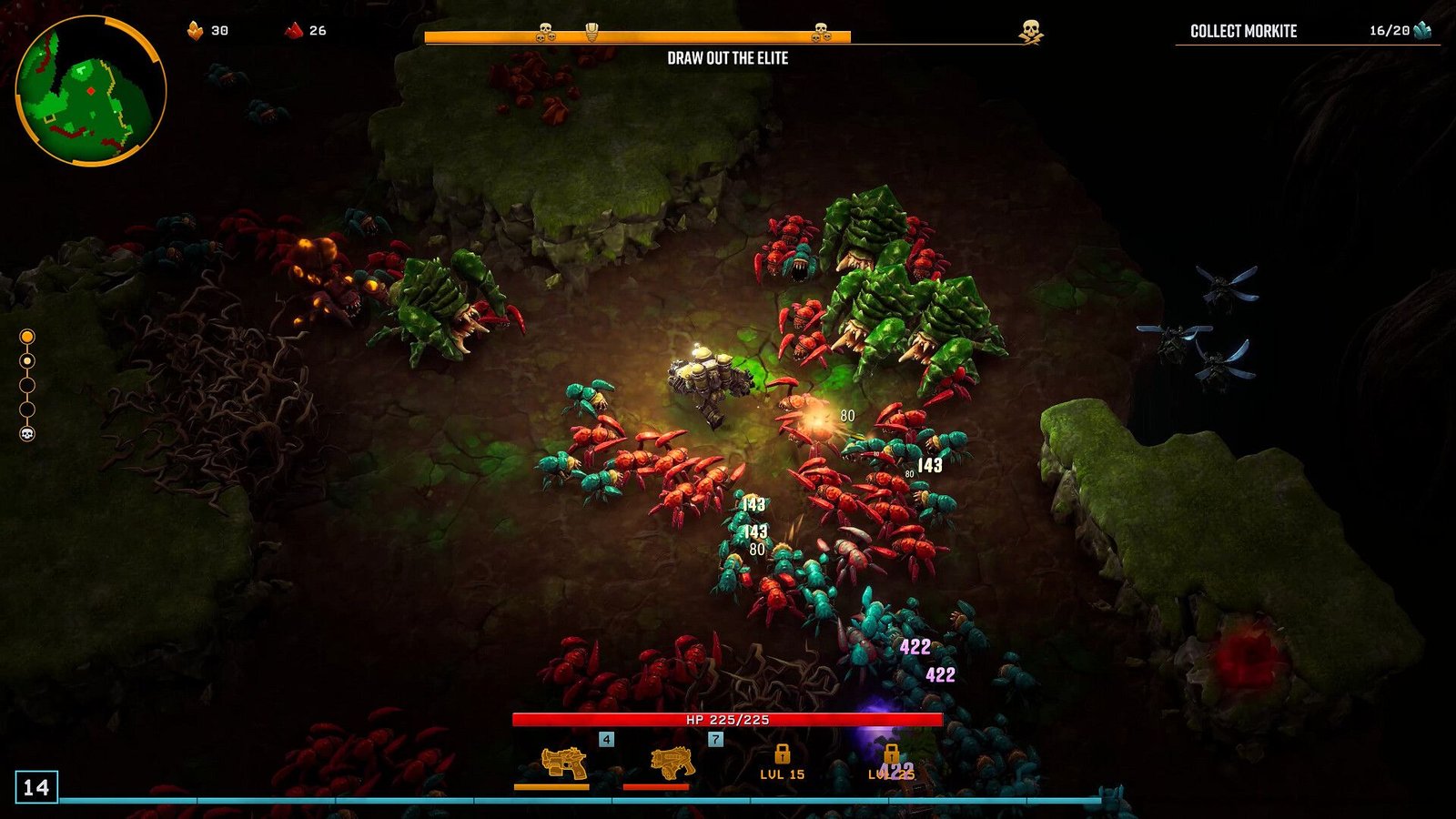Click the red crystal resource icon
Screen dimensions: 1456x819
293,31
